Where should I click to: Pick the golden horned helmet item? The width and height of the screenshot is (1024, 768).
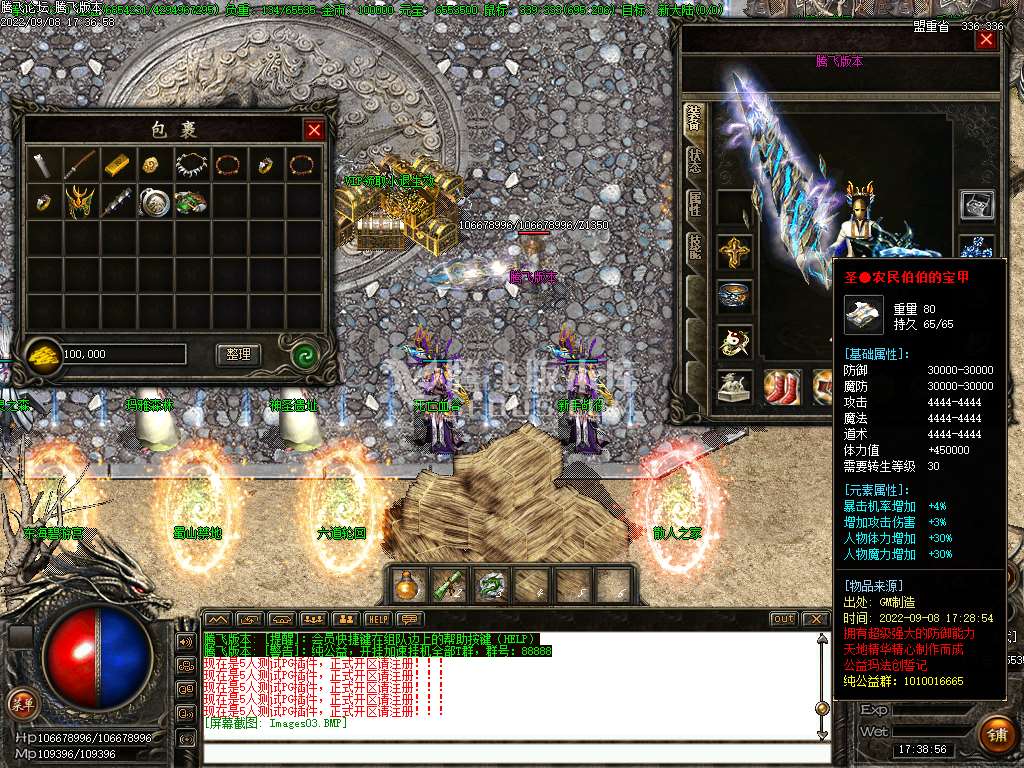pos(81,201)
